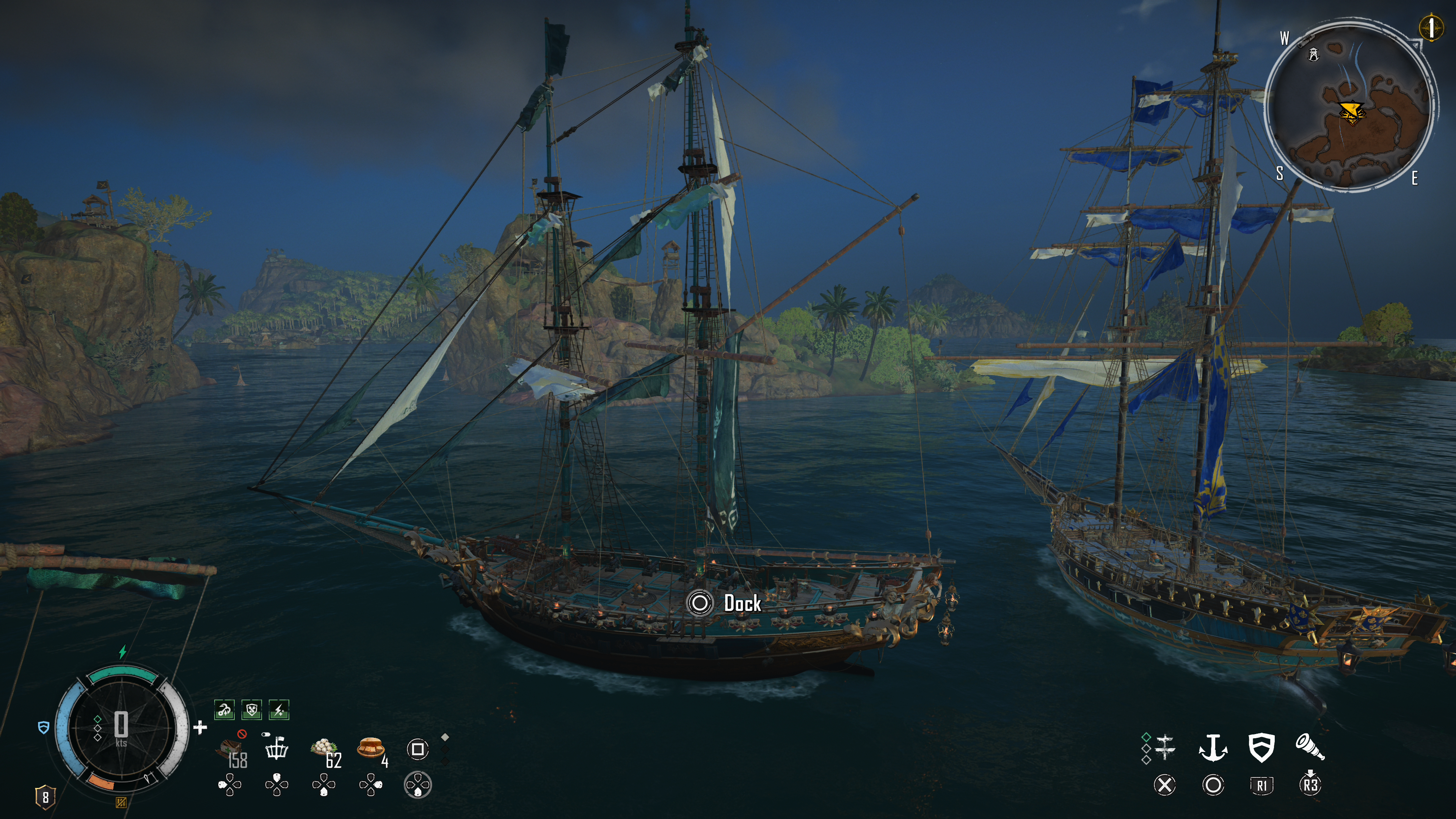Select the blue brace shield indicator
1456x819 pixels.
[44, 728]
